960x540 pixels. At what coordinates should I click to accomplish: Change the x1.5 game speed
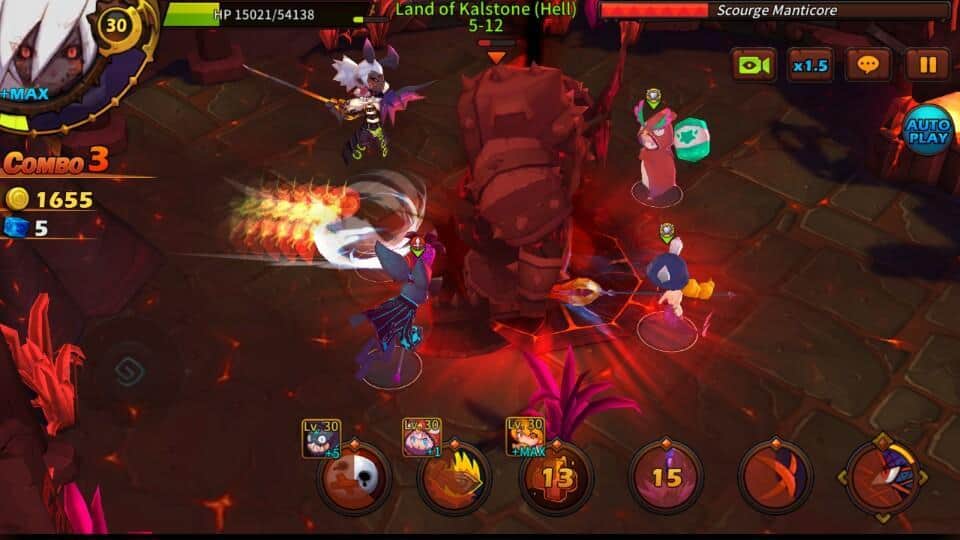pyautogui.click(x=810, y=65)
